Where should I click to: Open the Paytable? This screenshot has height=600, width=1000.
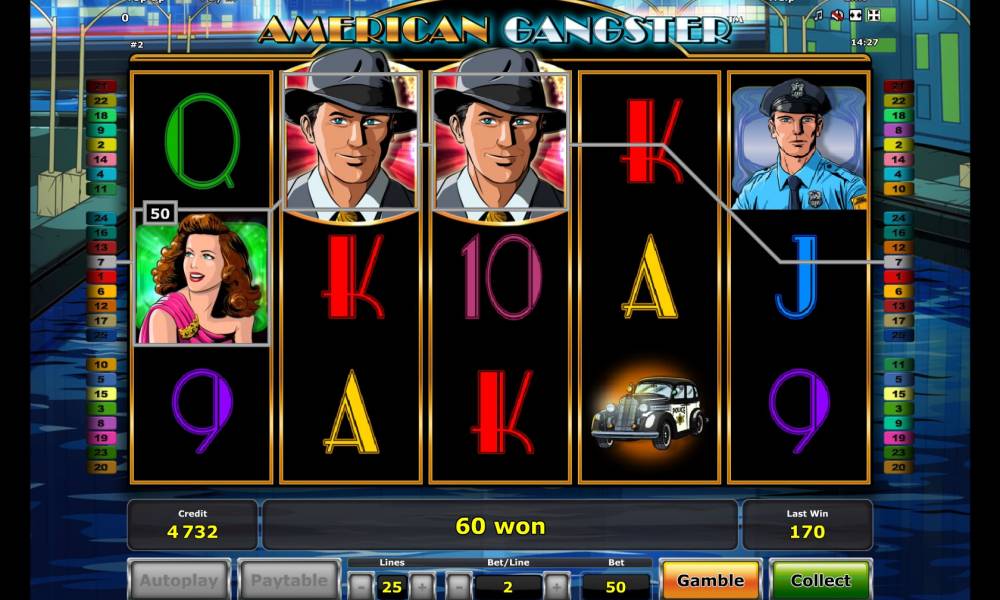tap(289, 580)
